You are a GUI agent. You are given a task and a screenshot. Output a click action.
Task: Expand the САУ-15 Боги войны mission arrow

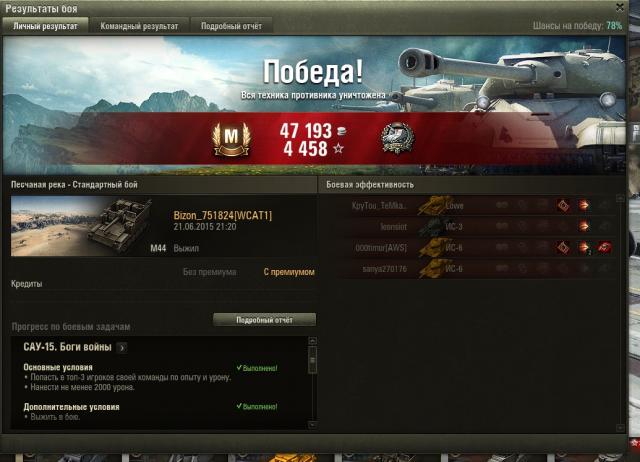coord(122,348)
